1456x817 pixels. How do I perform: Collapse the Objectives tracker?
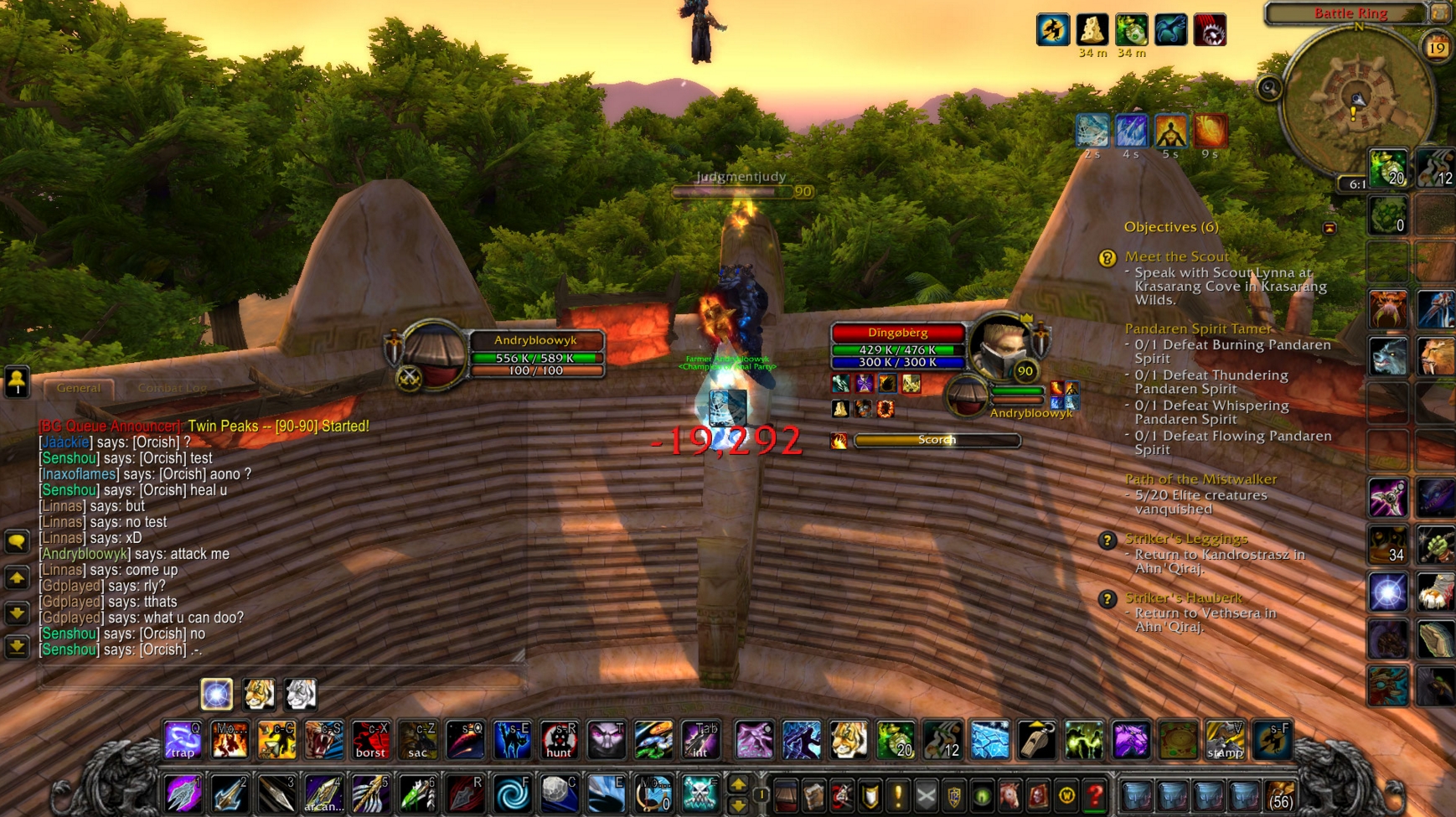(1330, 228)
